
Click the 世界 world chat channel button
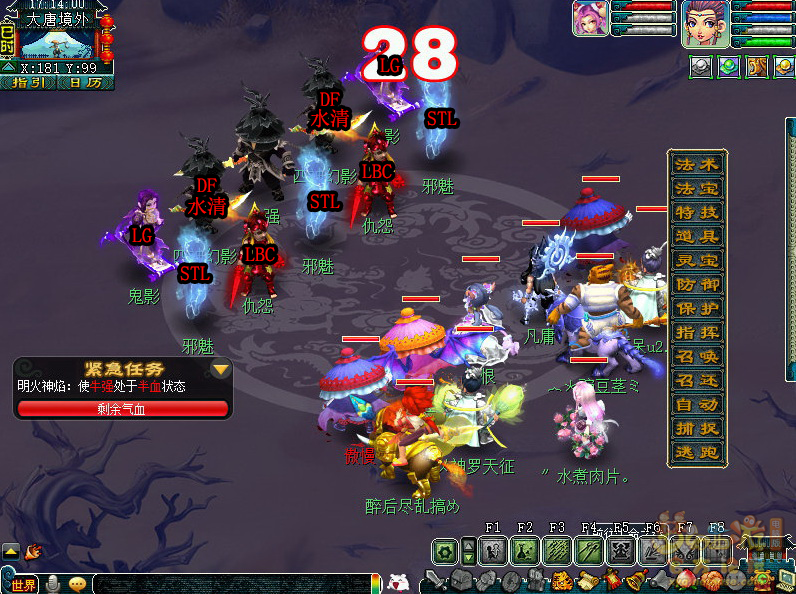coord(23,584)
